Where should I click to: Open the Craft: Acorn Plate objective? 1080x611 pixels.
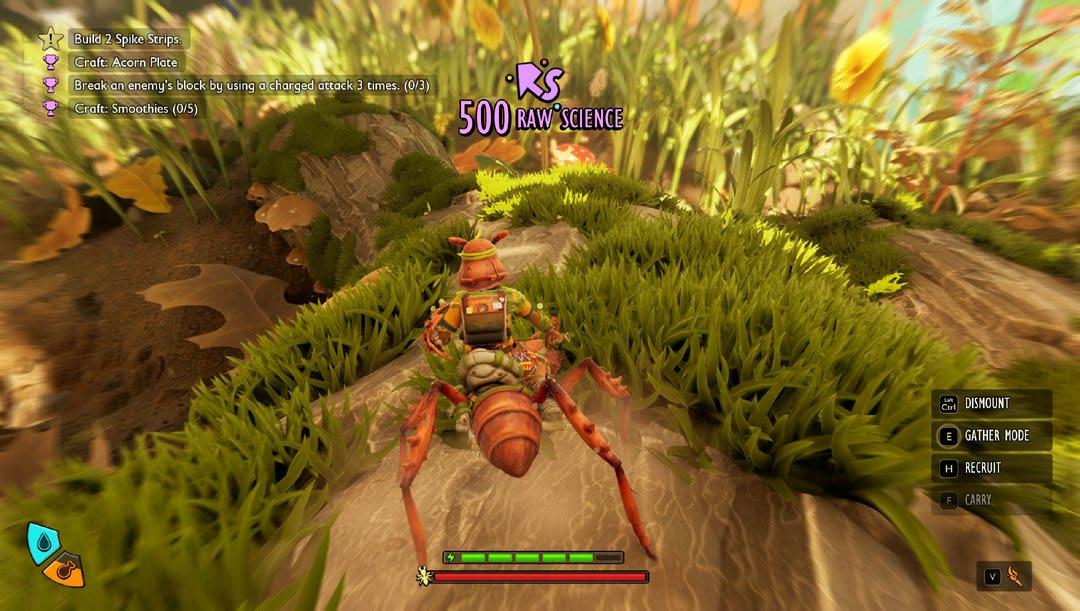[x=125, y=63]
